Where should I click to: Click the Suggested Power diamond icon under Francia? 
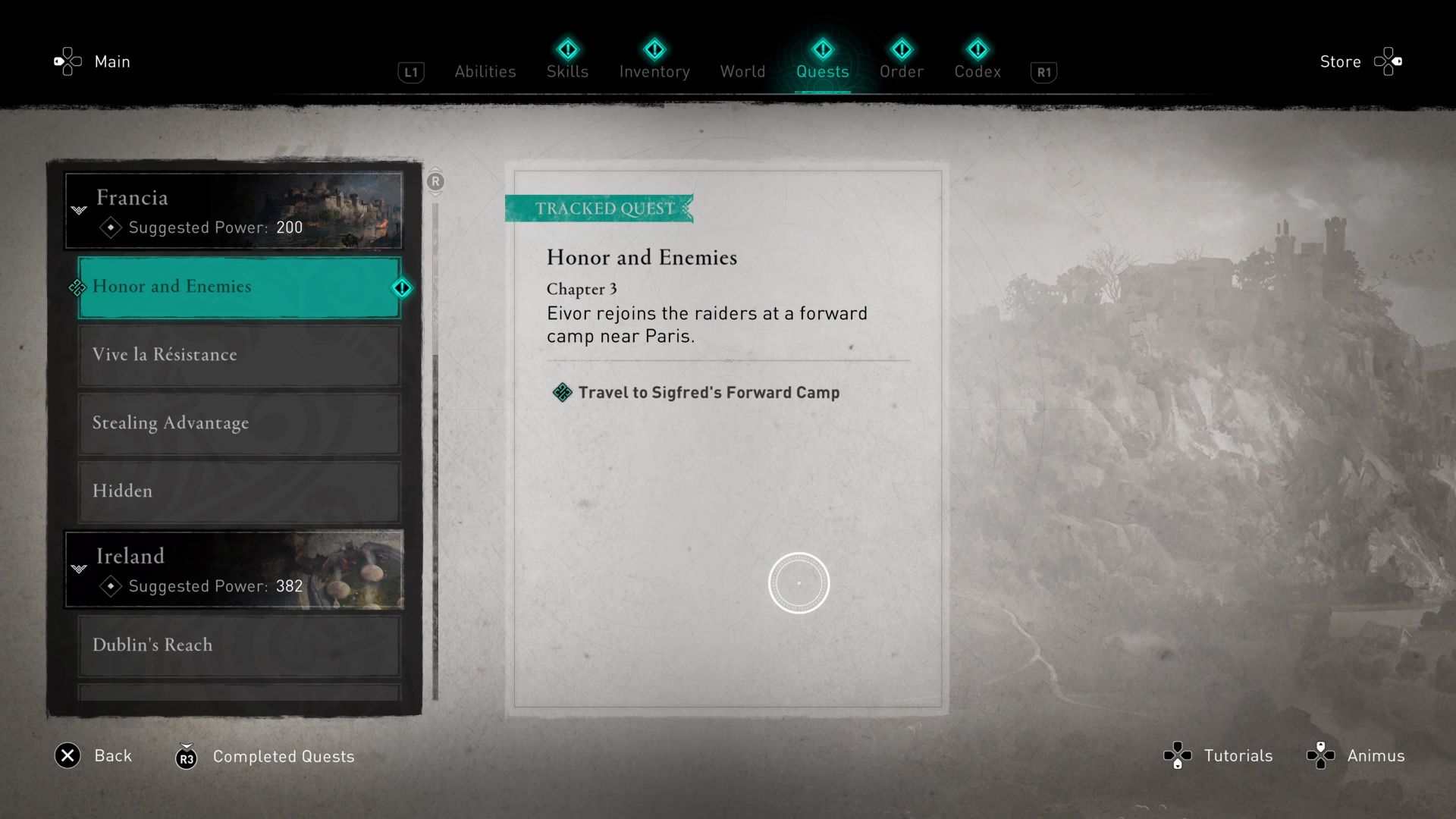click(x=110, y=227)
